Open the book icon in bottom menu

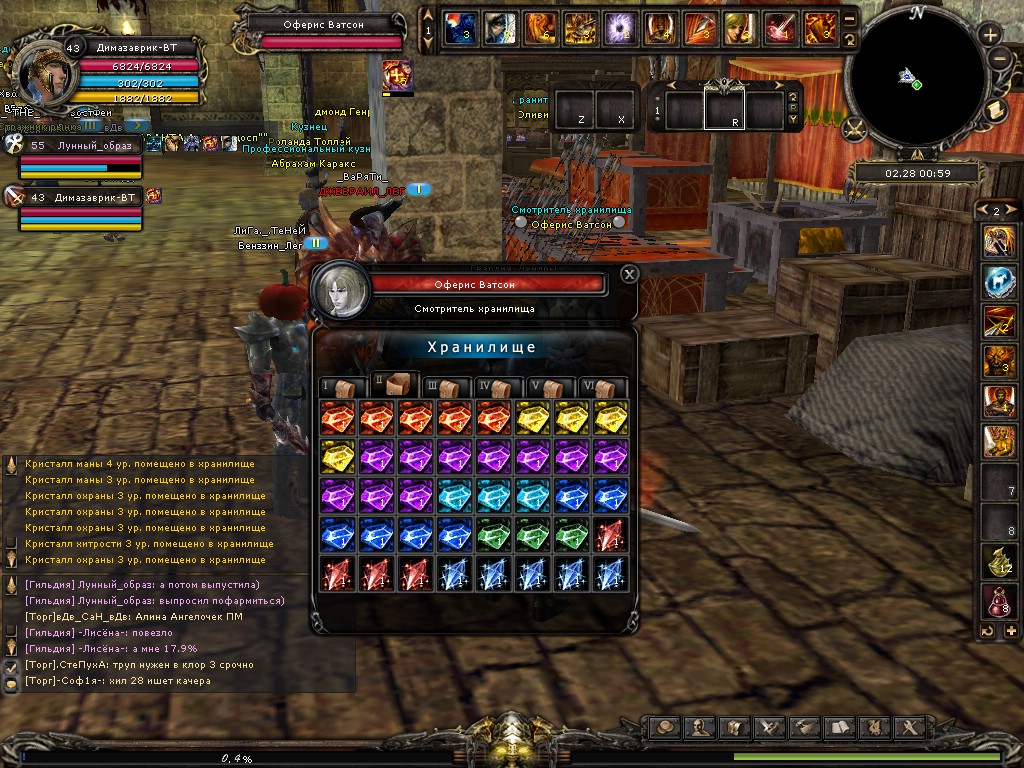(840, 727)
